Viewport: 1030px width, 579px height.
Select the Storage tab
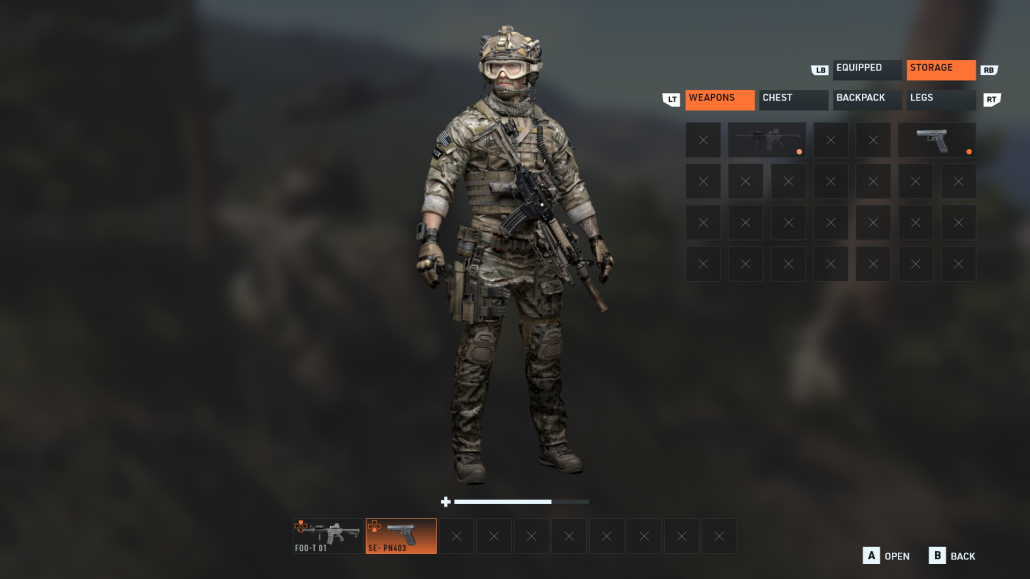click(x=940, y=69)
